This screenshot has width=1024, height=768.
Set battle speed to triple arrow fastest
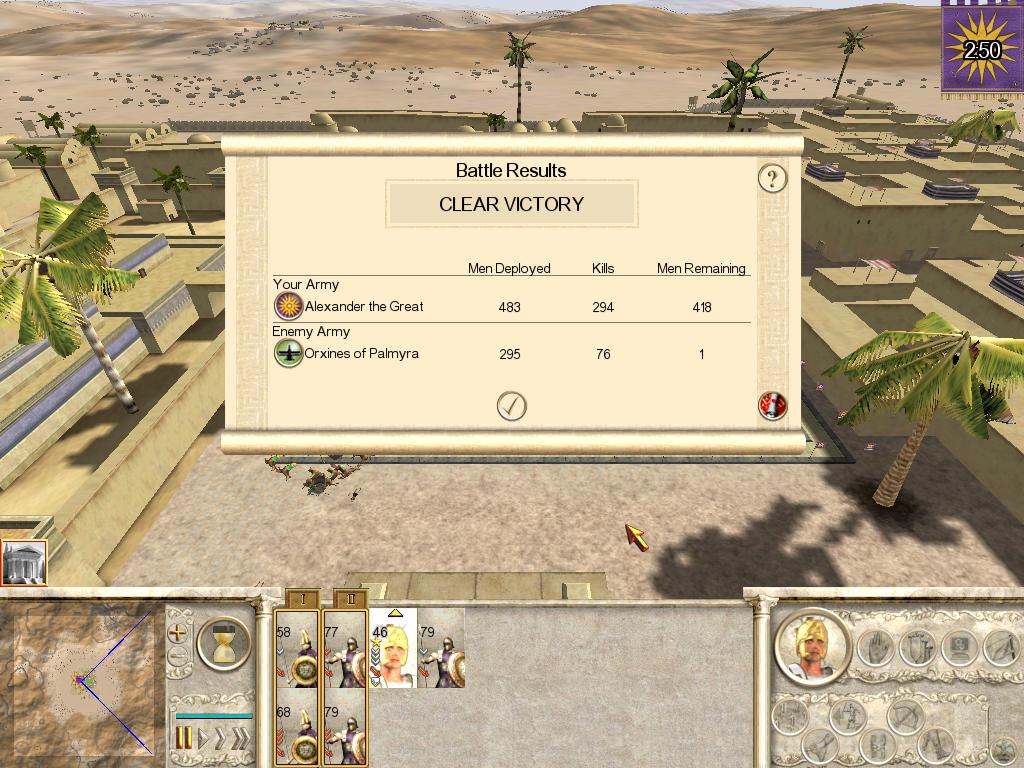click(x=242, y=739)
